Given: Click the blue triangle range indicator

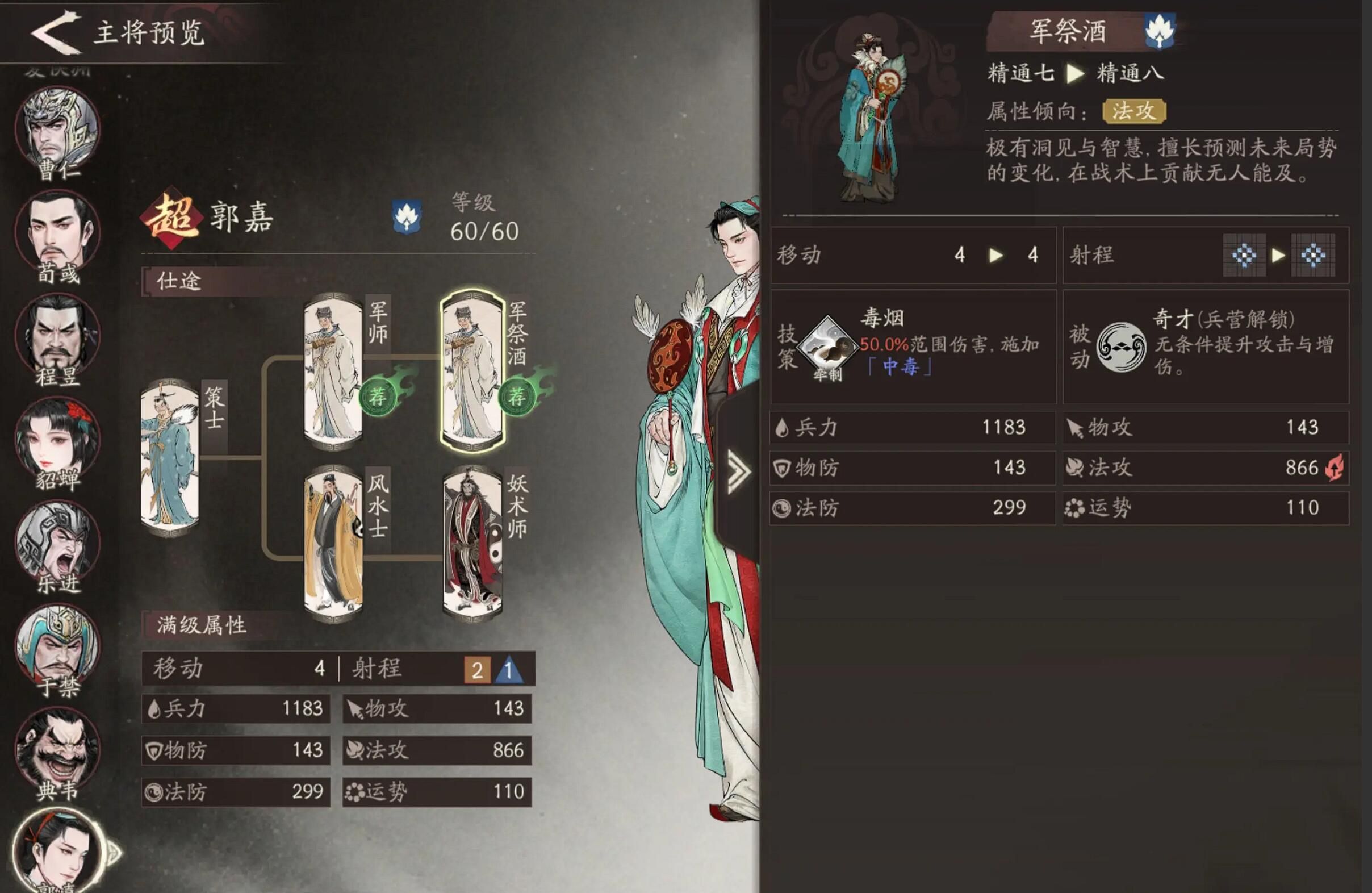Looking at the screenshot, I should tap(508, 670).
